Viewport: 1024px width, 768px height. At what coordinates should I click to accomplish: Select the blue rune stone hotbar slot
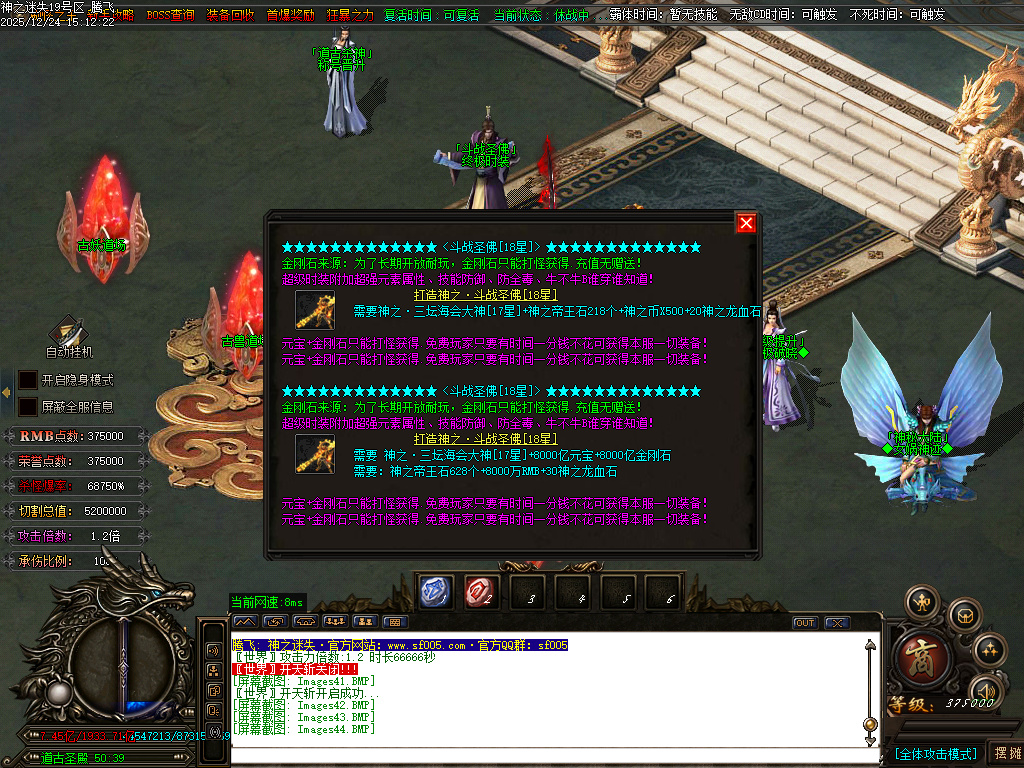point(435,593)
